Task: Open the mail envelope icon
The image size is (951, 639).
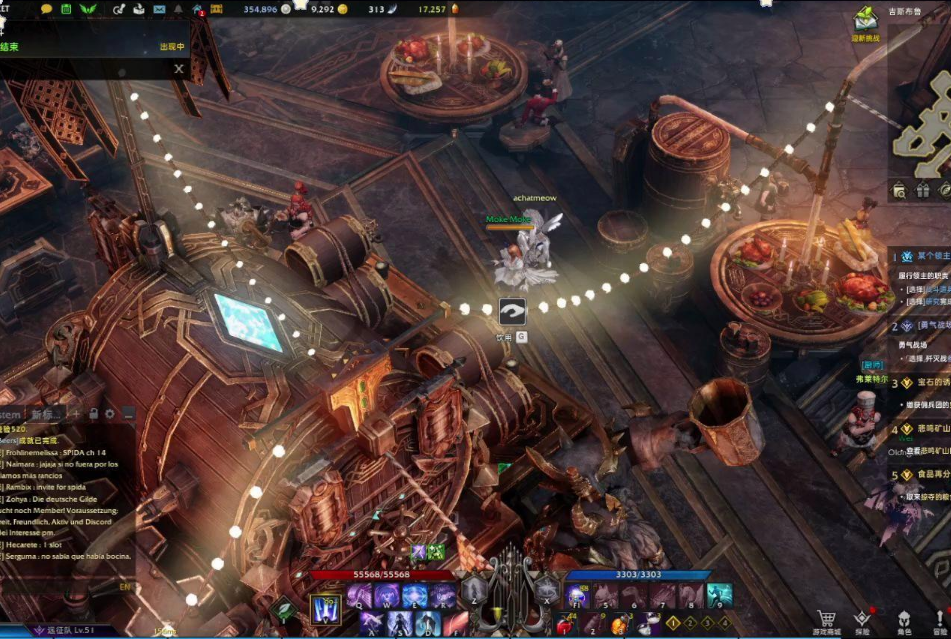Action: (161, 9)
